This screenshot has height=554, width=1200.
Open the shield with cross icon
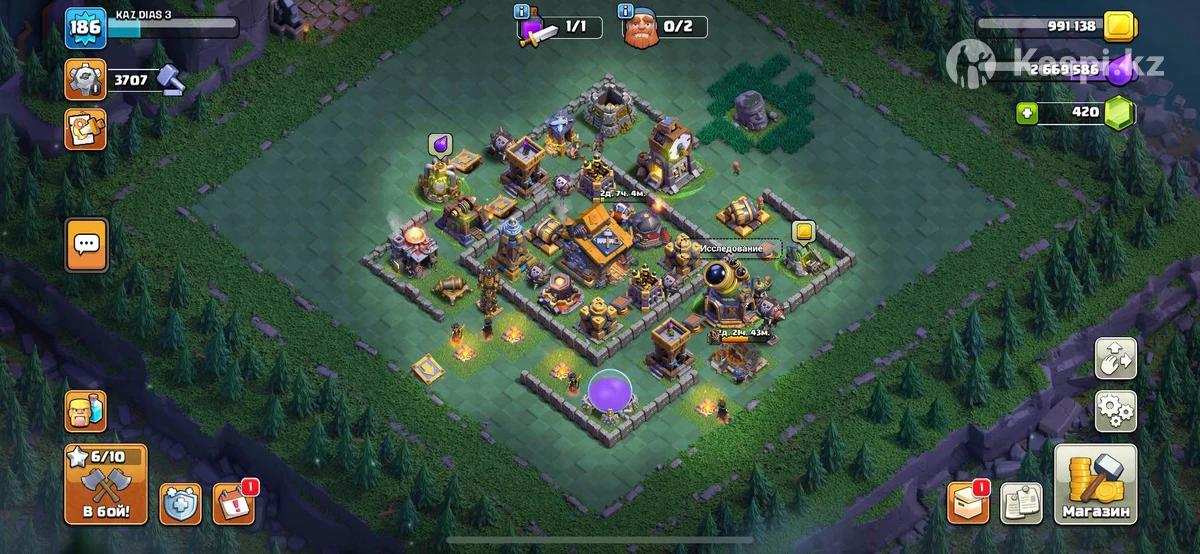point(181,504)
